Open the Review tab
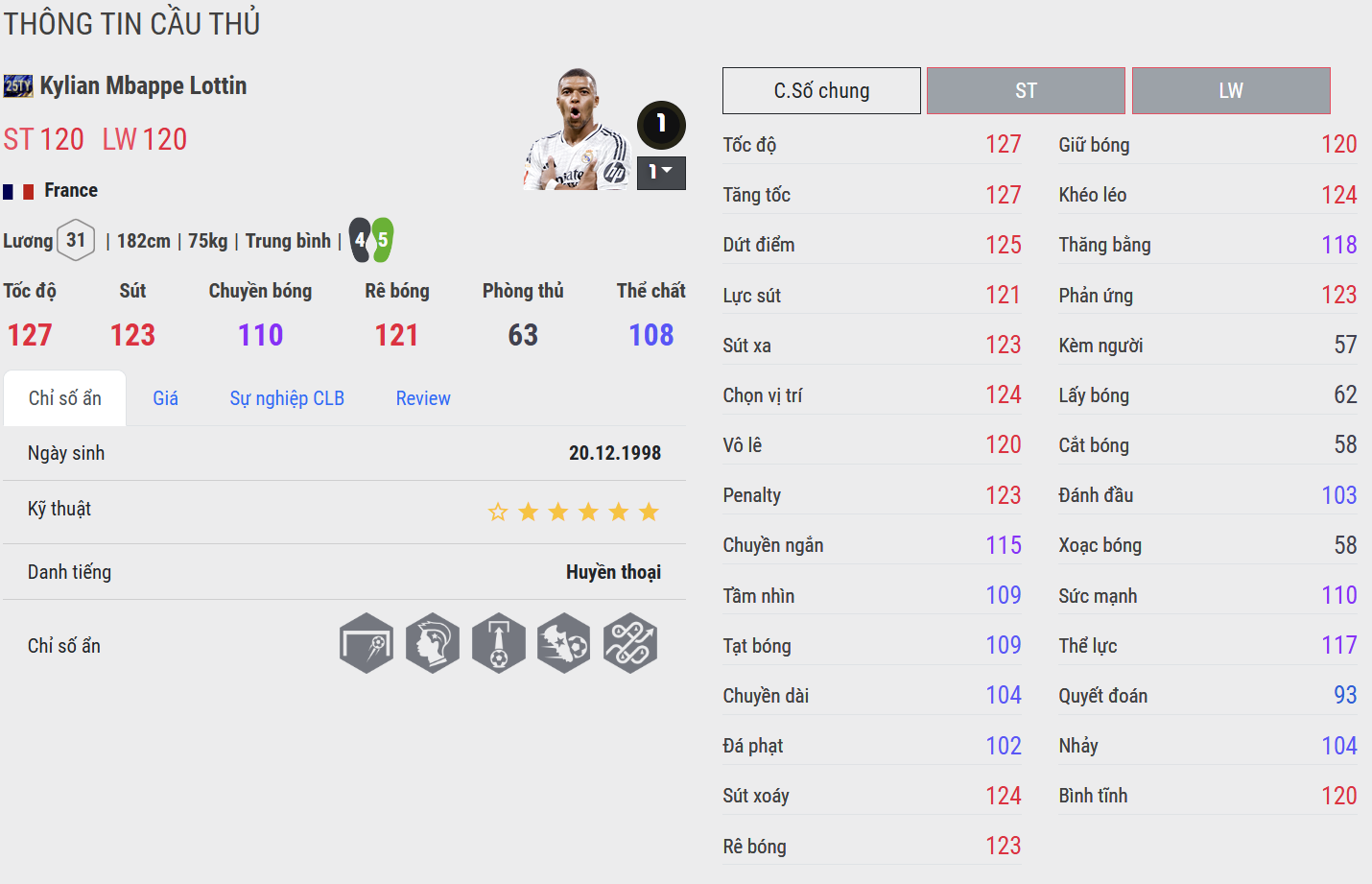The image size is (1372, 884). pyautogui.click(x=423, y=398)
